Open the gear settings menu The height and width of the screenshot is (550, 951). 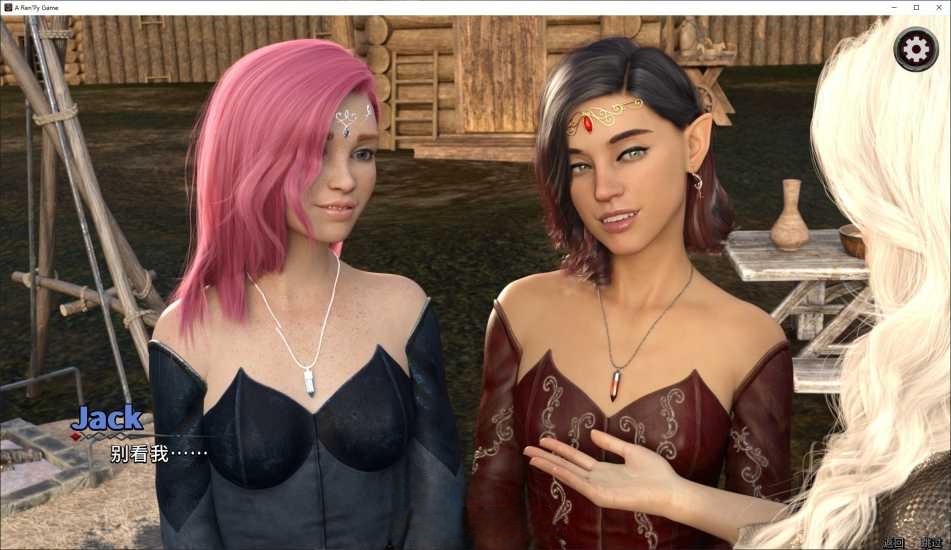tap(914, 49)
